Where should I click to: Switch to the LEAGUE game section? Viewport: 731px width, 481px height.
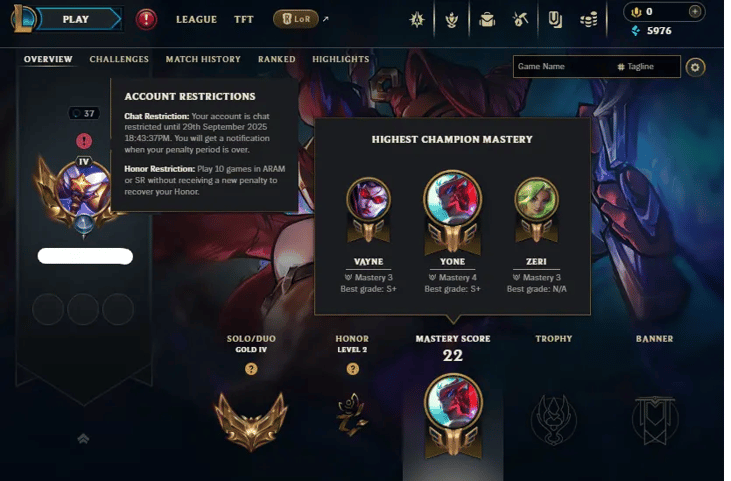(196, 19)
